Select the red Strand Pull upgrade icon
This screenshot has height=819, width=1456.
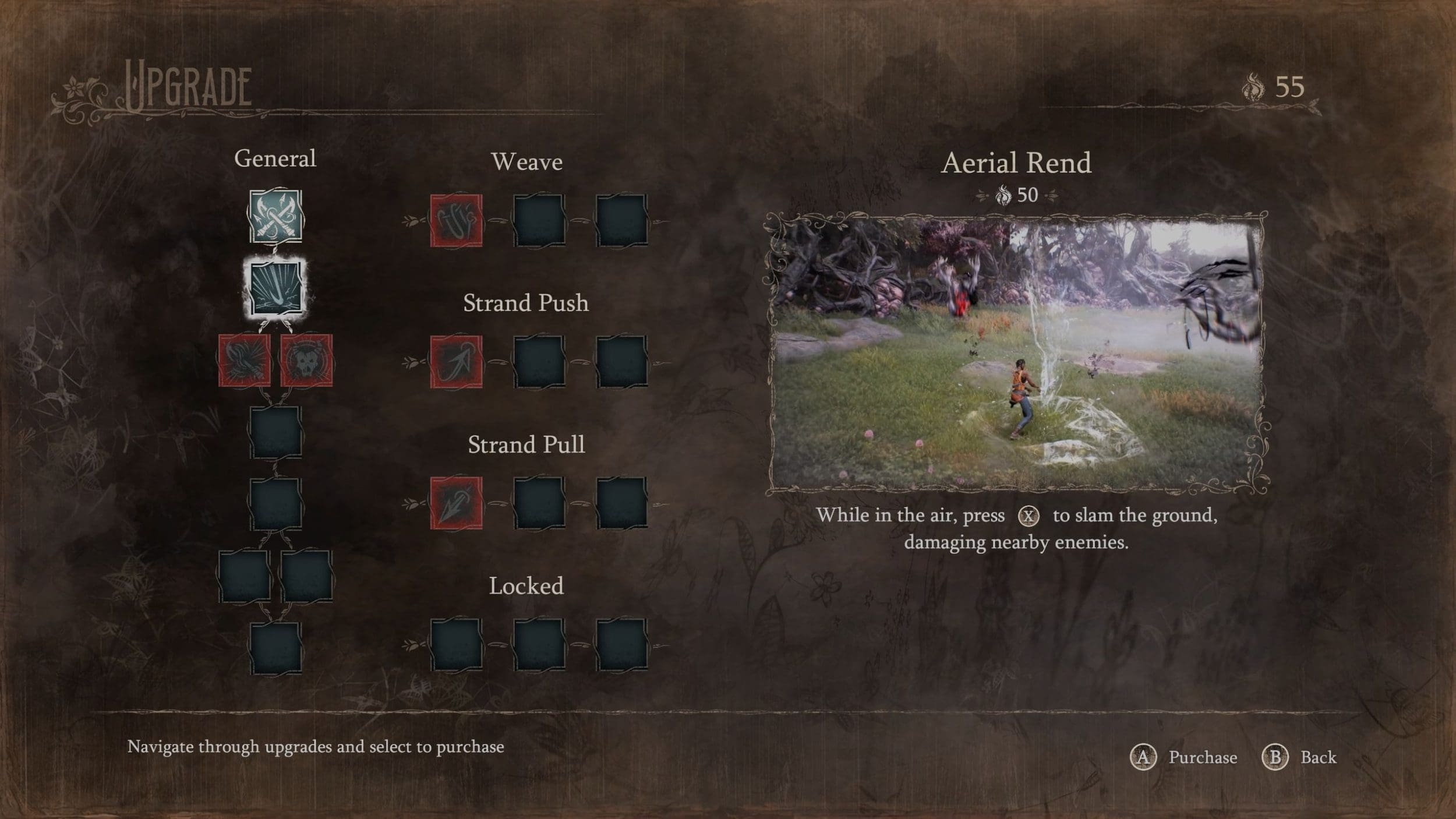pyautogui.click(x=456, y=503)
